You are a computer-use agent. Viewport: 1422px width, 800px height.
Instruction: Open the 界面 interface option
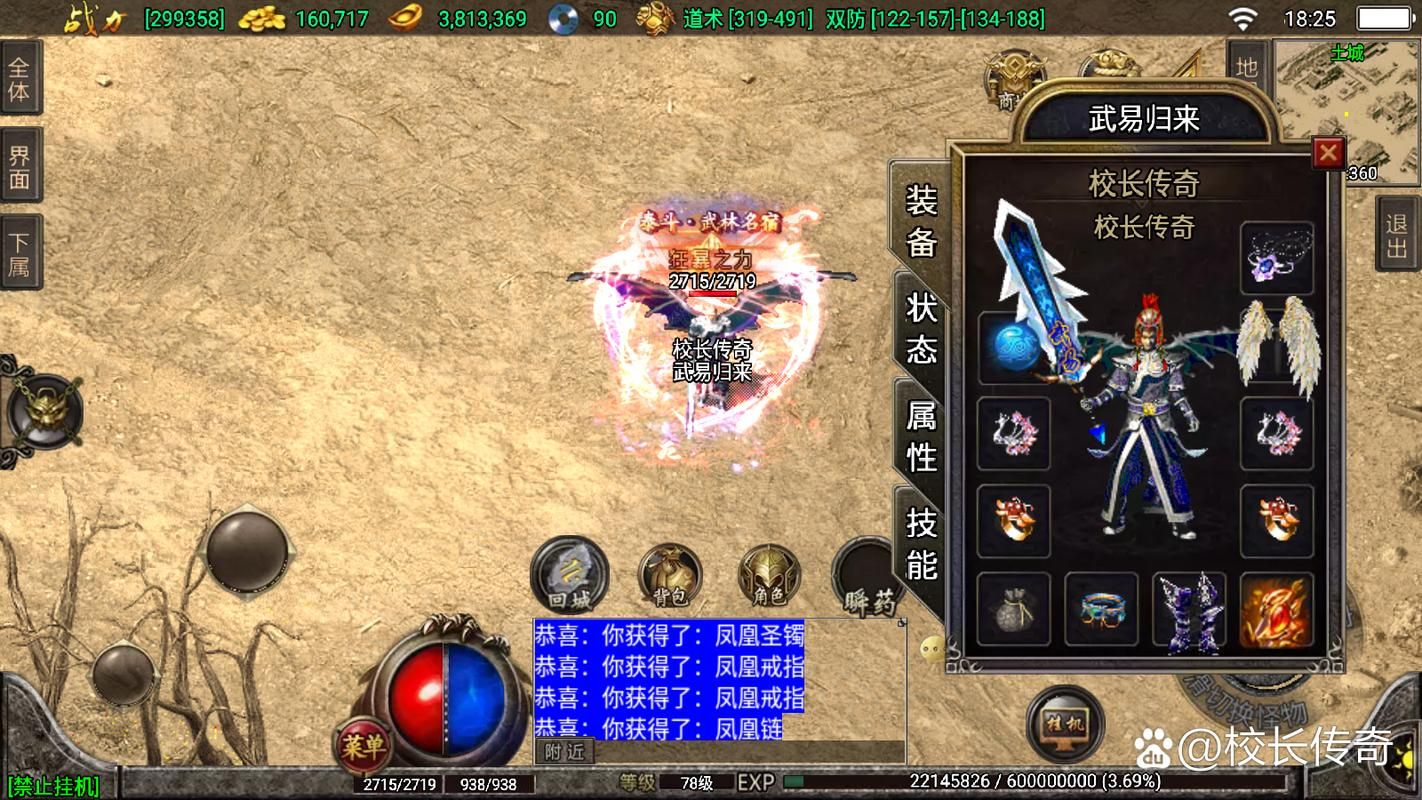click(x=20, y=167)
